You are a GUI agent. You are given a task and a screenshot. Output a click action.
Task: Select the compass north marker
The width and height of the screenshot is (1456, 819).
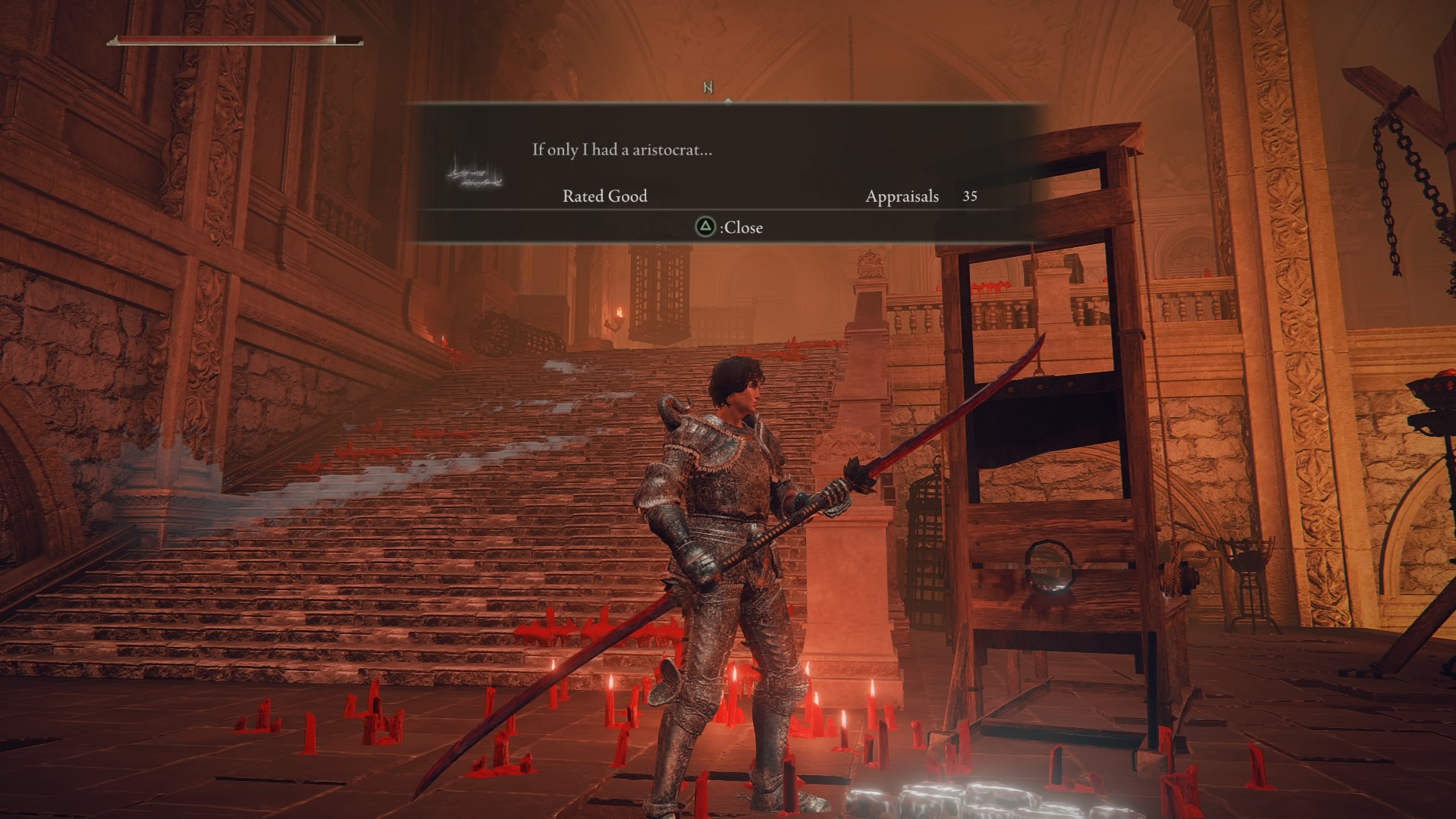(x=708, y=88)
